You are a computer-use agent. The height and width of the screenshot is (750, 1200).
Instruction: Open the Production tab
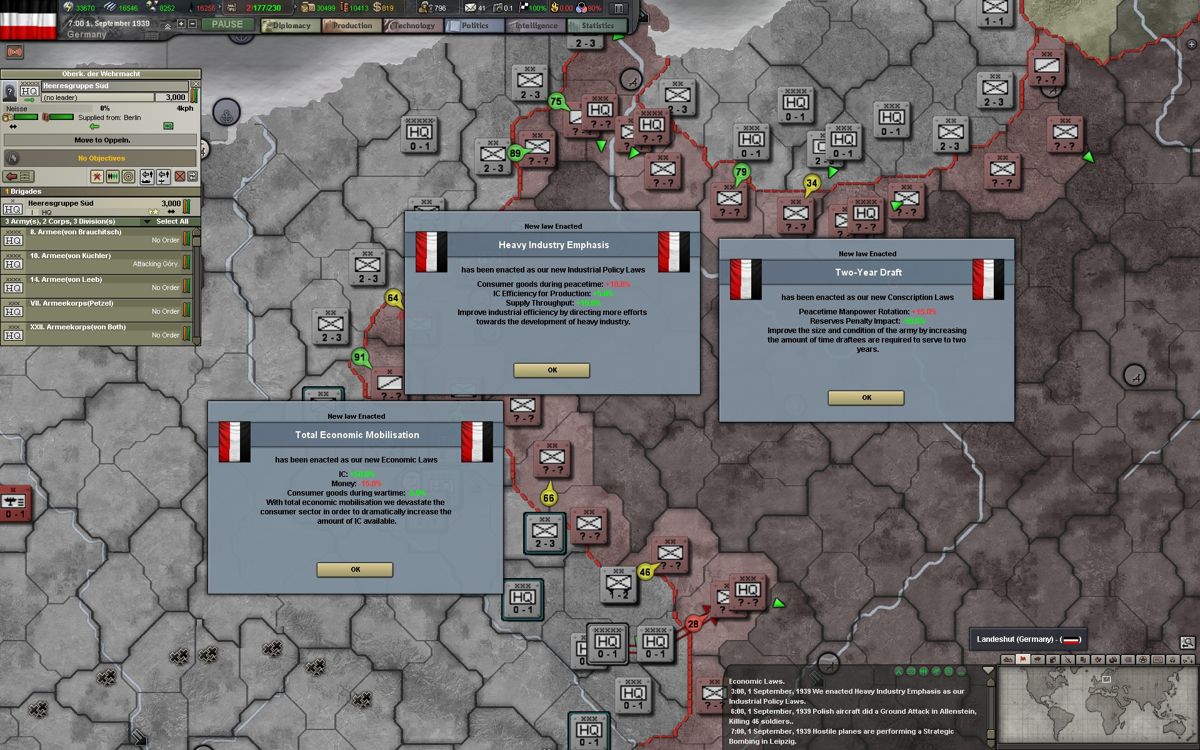[x=350, y=25]
